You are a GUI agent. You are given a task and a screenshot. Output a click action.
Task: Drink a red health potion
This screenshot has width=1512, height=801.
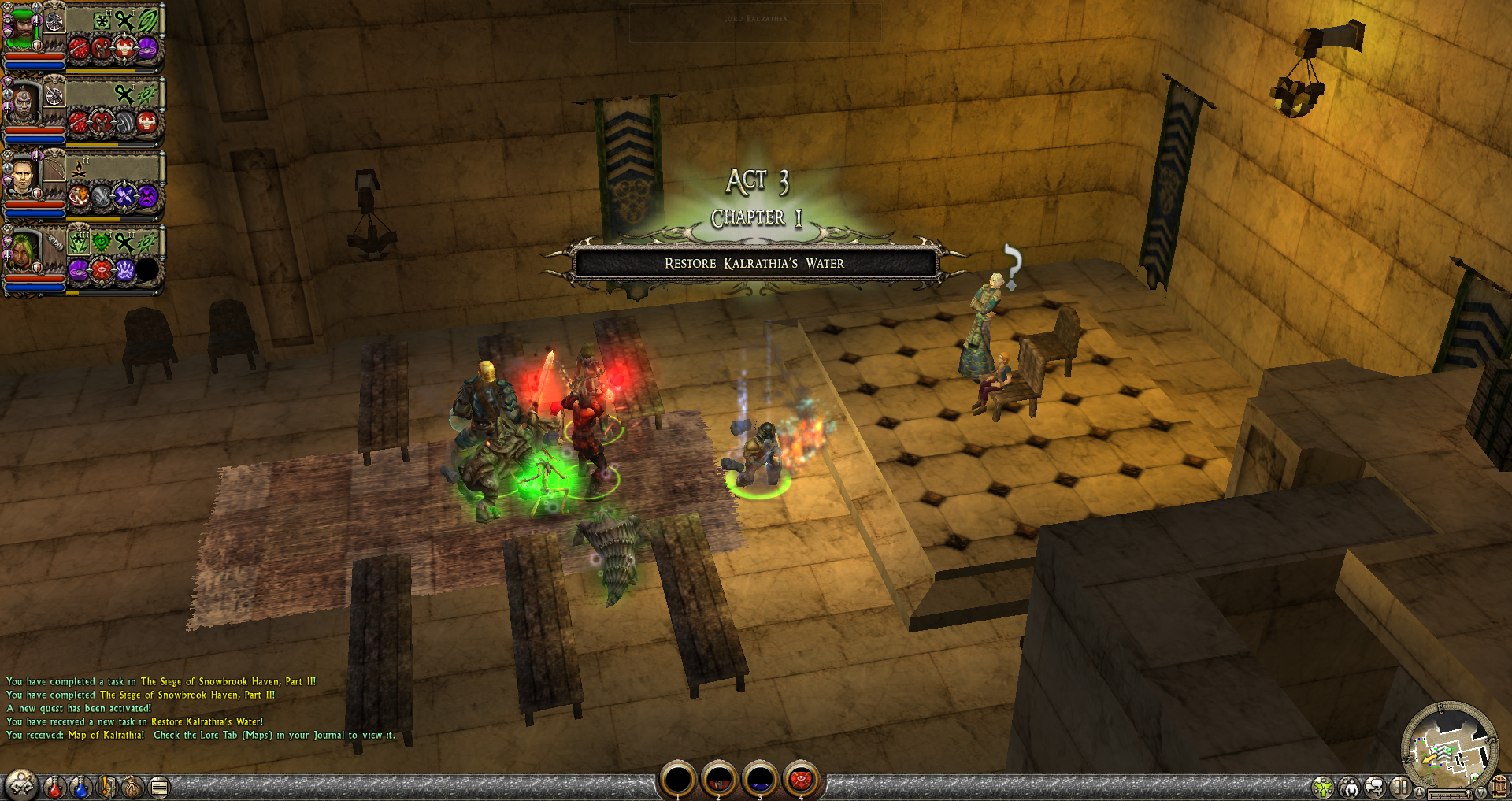click(54, 787)
